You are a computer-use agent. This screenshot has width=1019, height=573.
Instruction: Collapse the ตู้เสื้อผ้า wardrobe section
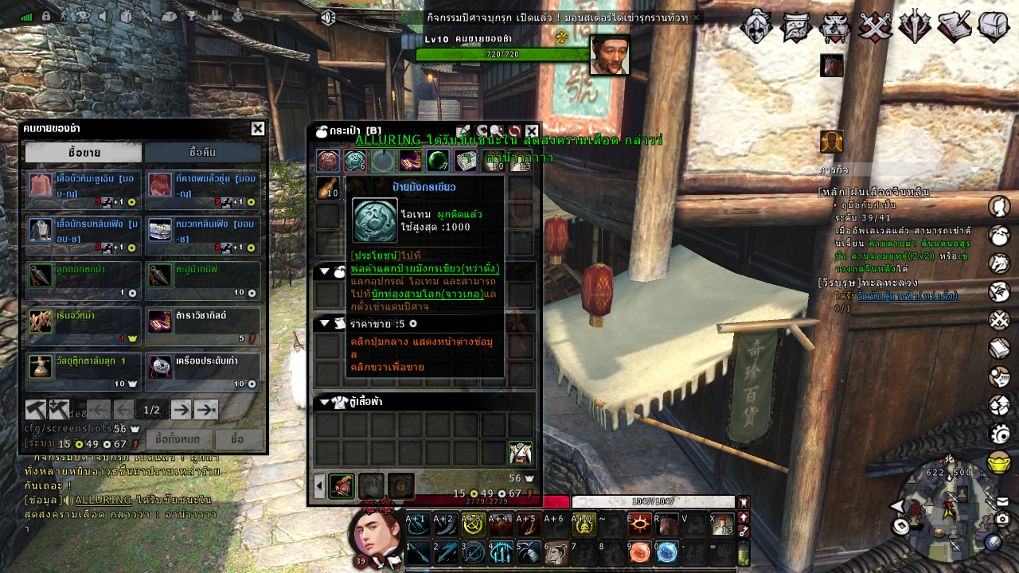(324, 402)
